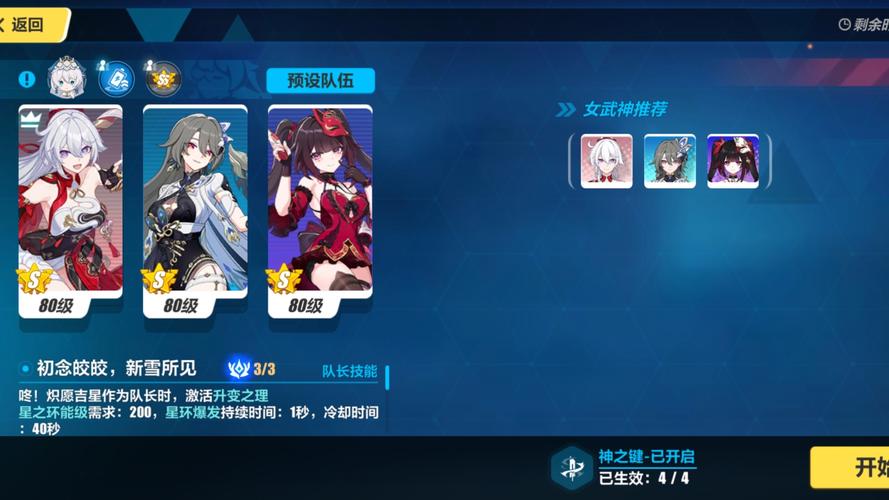
Task: Click the blue card support skill icon
Action: click(x=115, y=77)
